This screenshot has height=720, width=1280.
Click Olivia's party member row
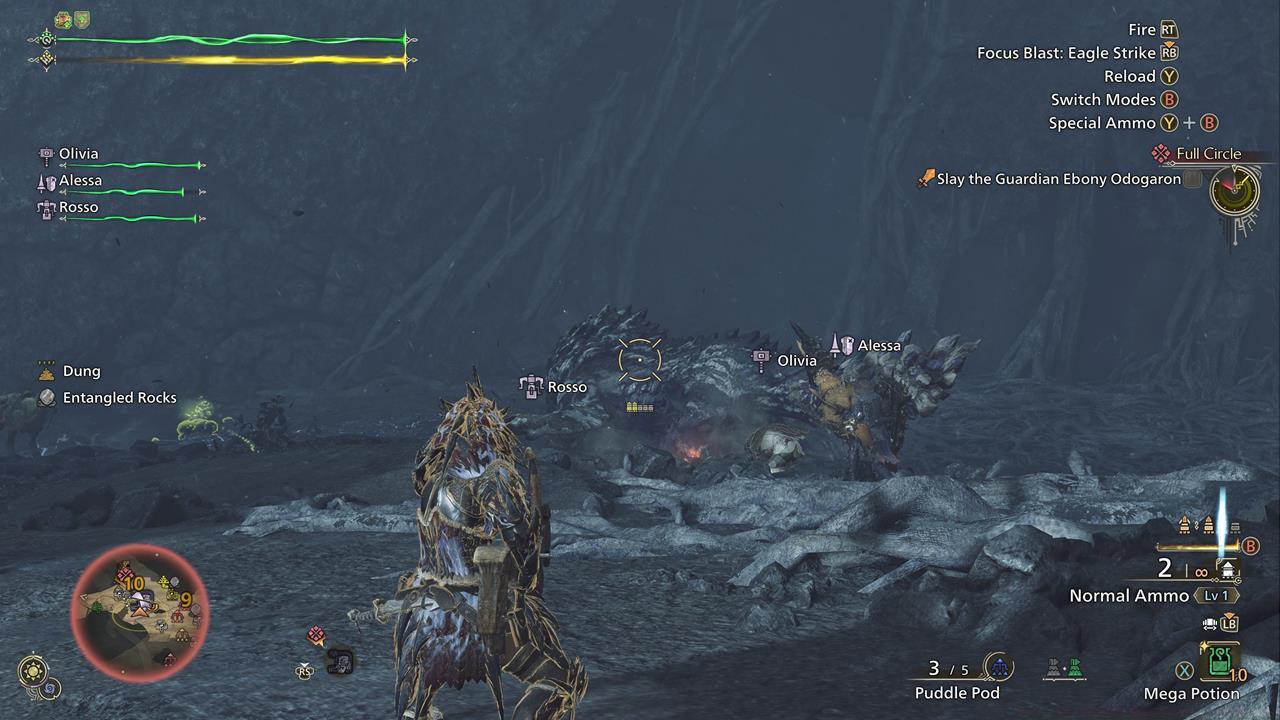click(x=120, y=157)
